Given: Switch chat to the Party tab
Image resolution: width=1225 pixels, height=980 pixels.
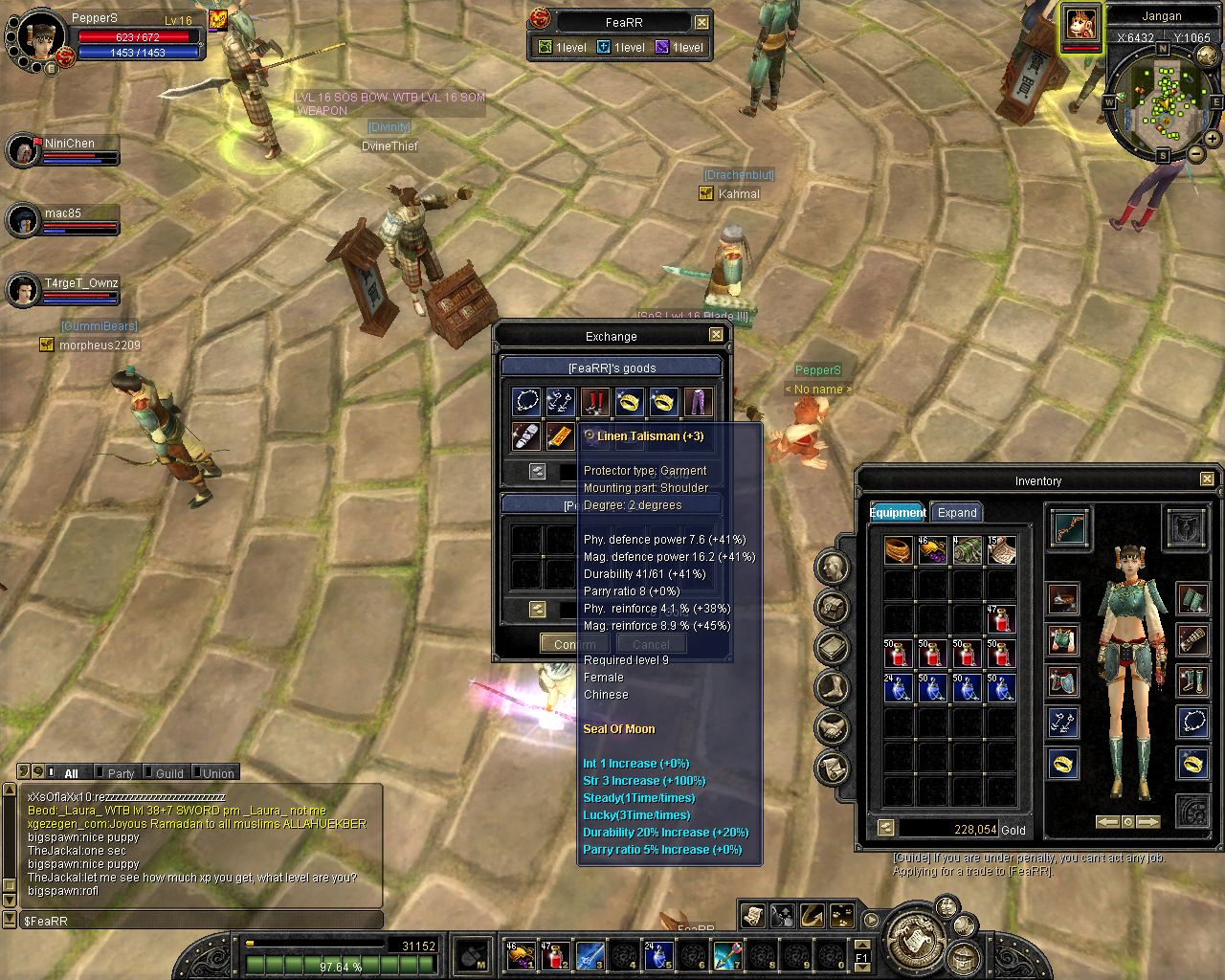Looking at the screenshot, I should pyautogui.click(x=121, y=773).
